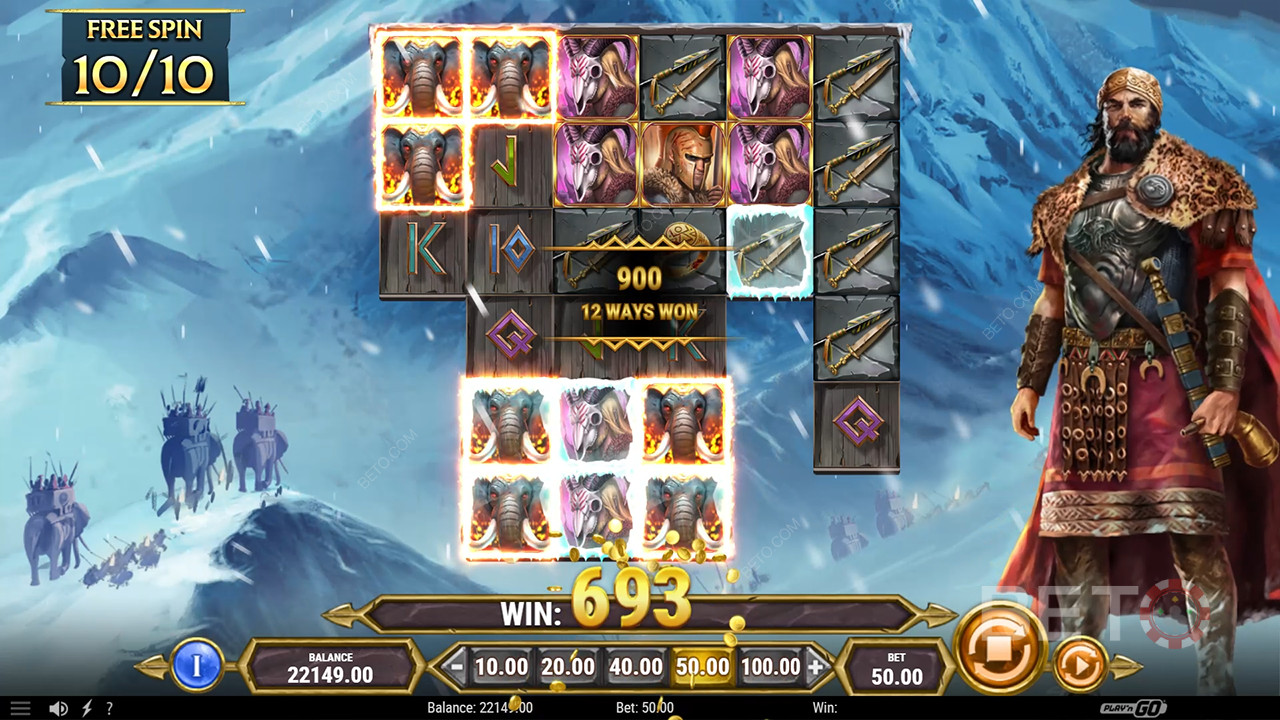Open help with the question mark

tap(109, 708)
